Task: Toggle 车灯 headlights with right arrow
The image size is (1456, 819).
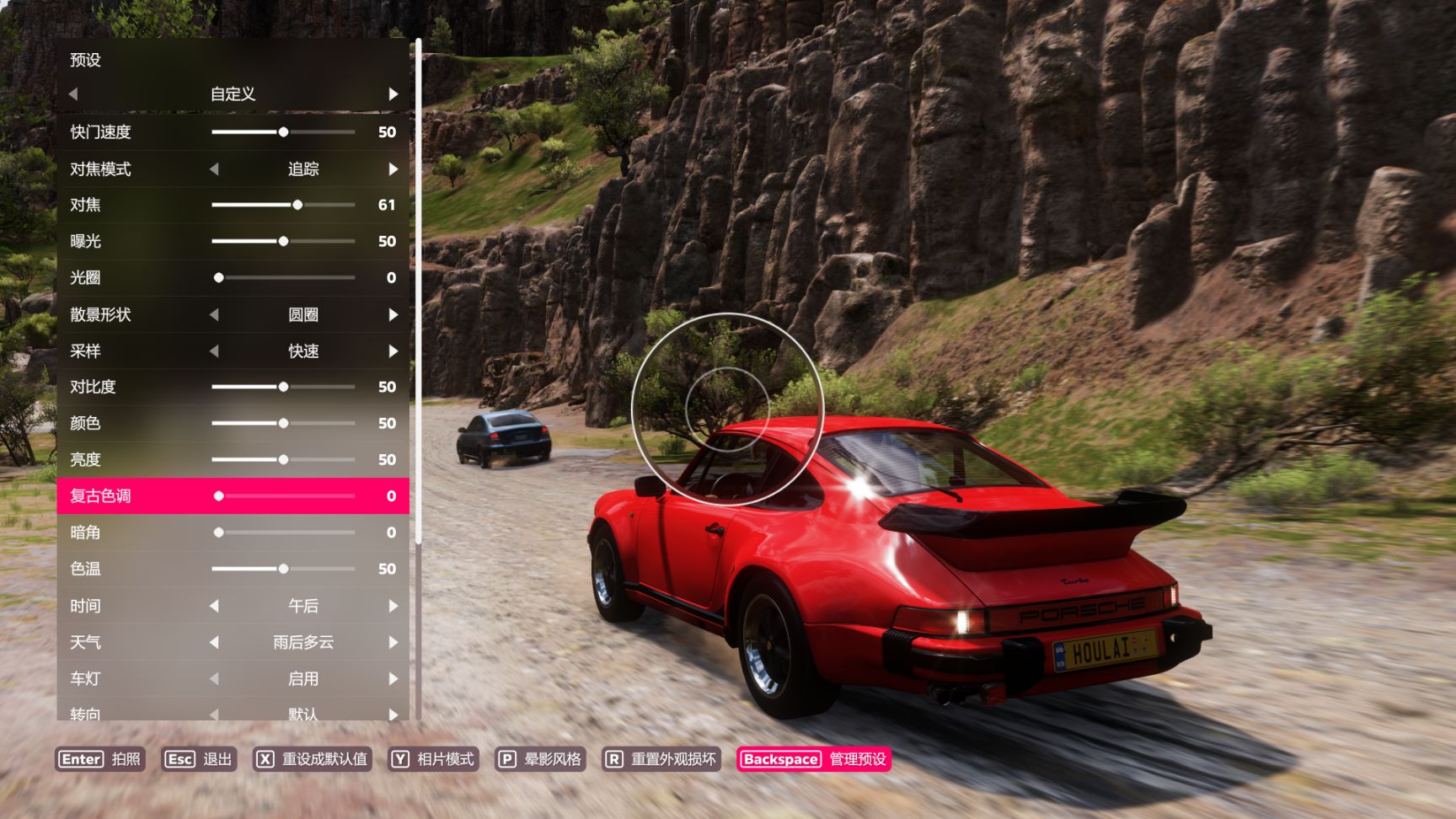Action: click(x=393, y=679)
